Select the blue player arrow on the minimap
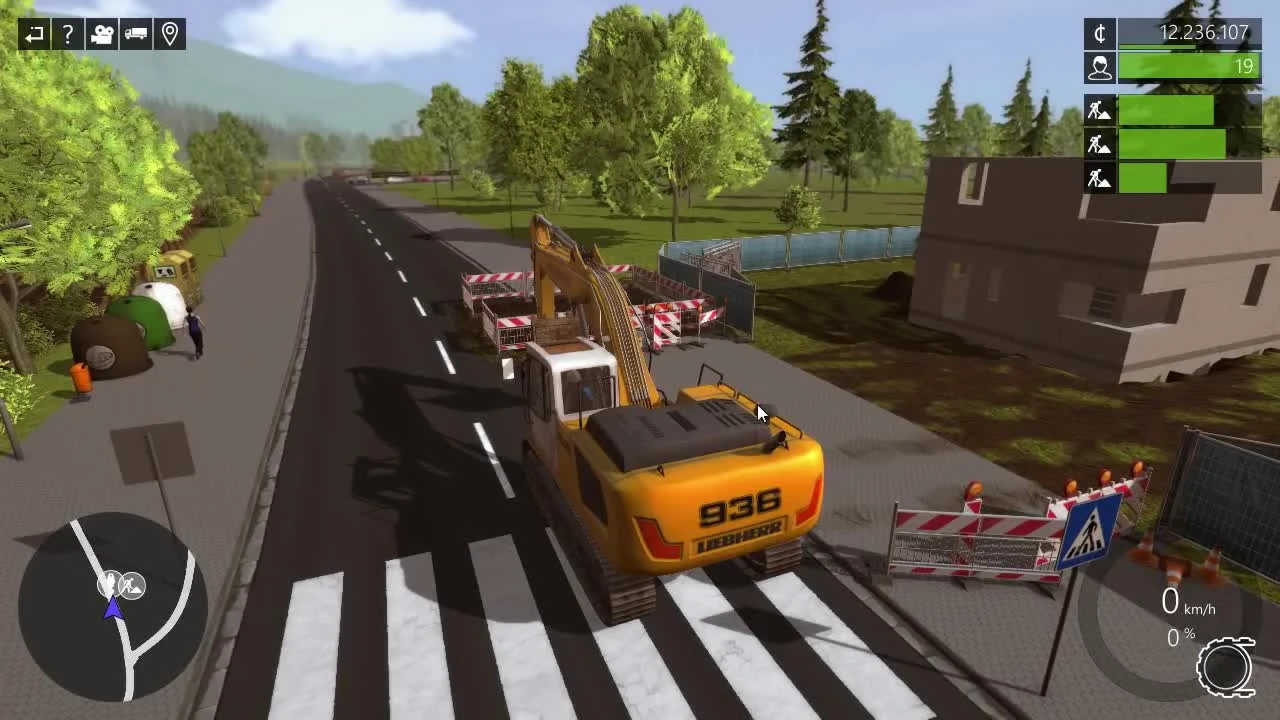 (113, 606)
